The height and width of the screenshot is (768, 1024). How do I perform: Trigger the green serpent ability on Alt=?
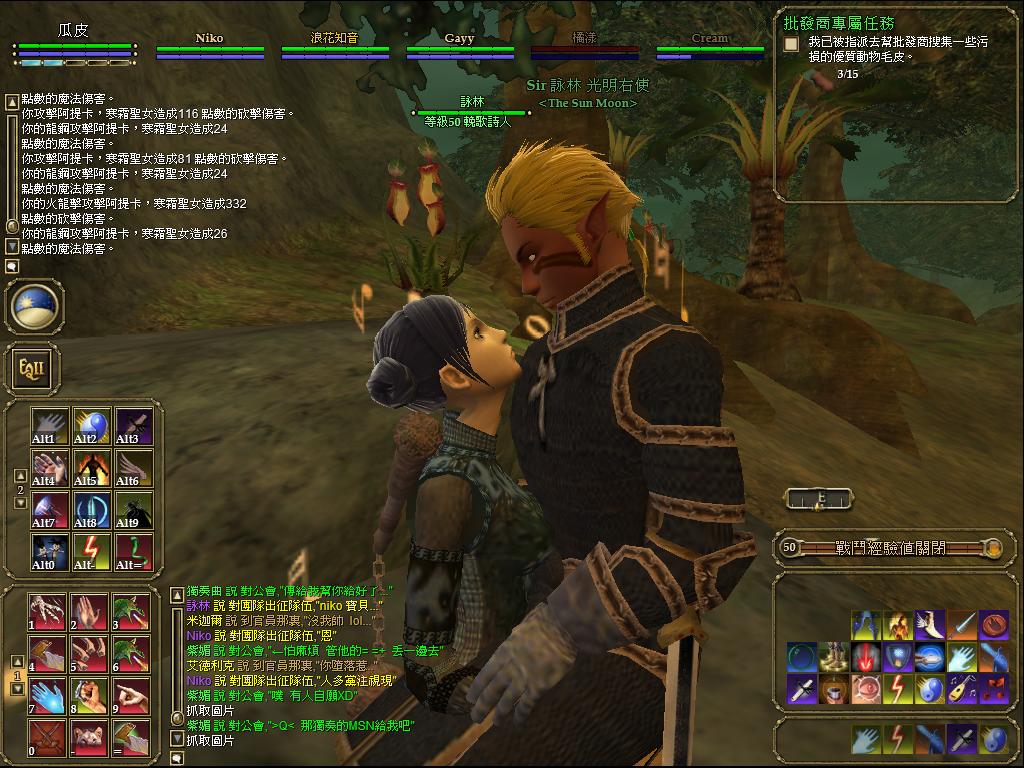pyautogui.click(x=133, y=552)
